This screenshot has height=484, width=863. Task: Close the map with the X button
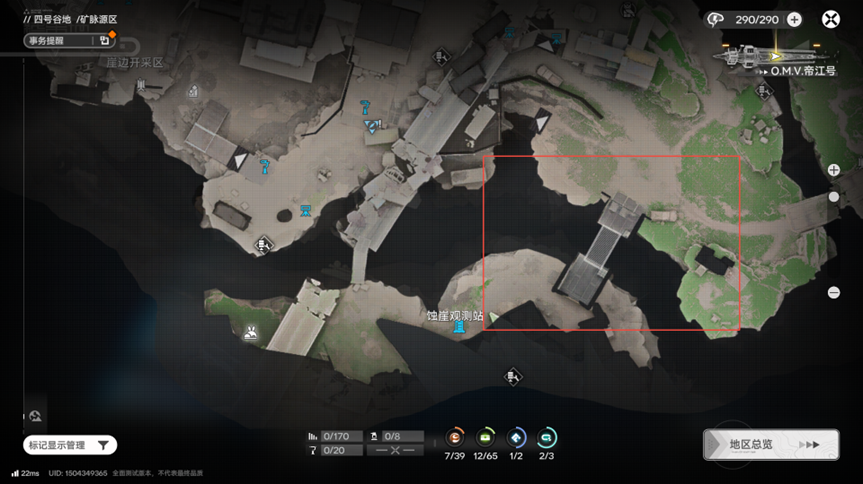point(831,19)
